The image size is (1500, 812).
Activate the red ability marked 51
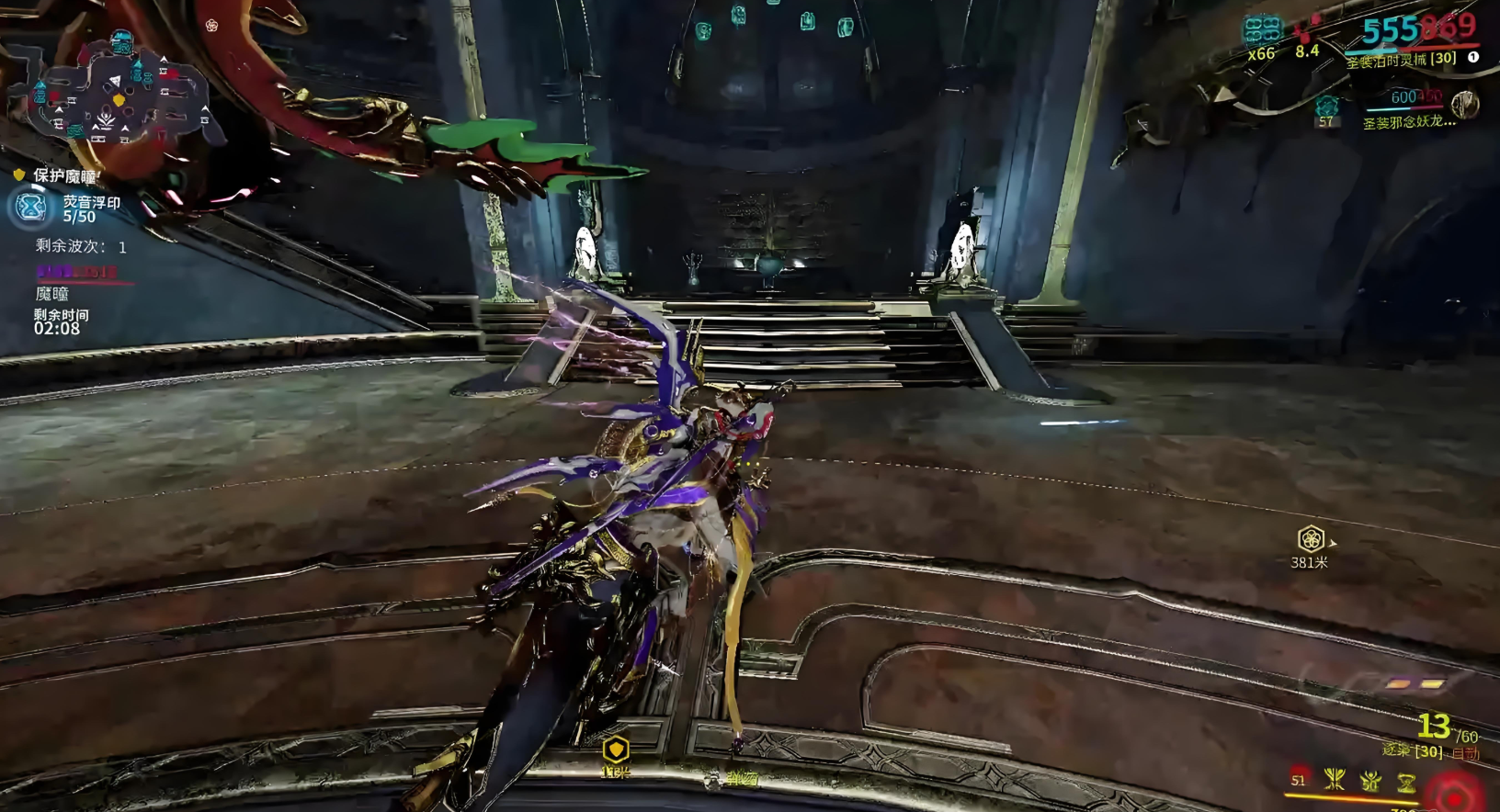click(x=1299, y=780)
